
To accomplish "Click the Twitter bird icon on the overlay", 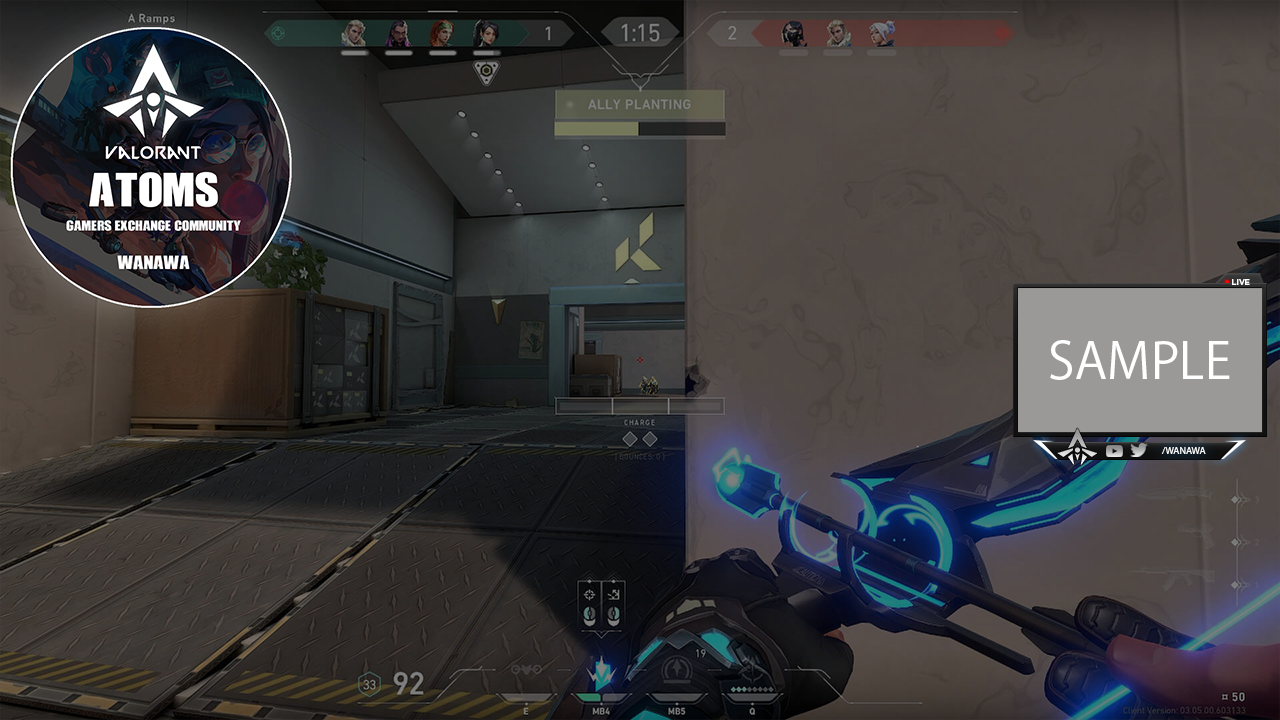I will click(1138, 451).
